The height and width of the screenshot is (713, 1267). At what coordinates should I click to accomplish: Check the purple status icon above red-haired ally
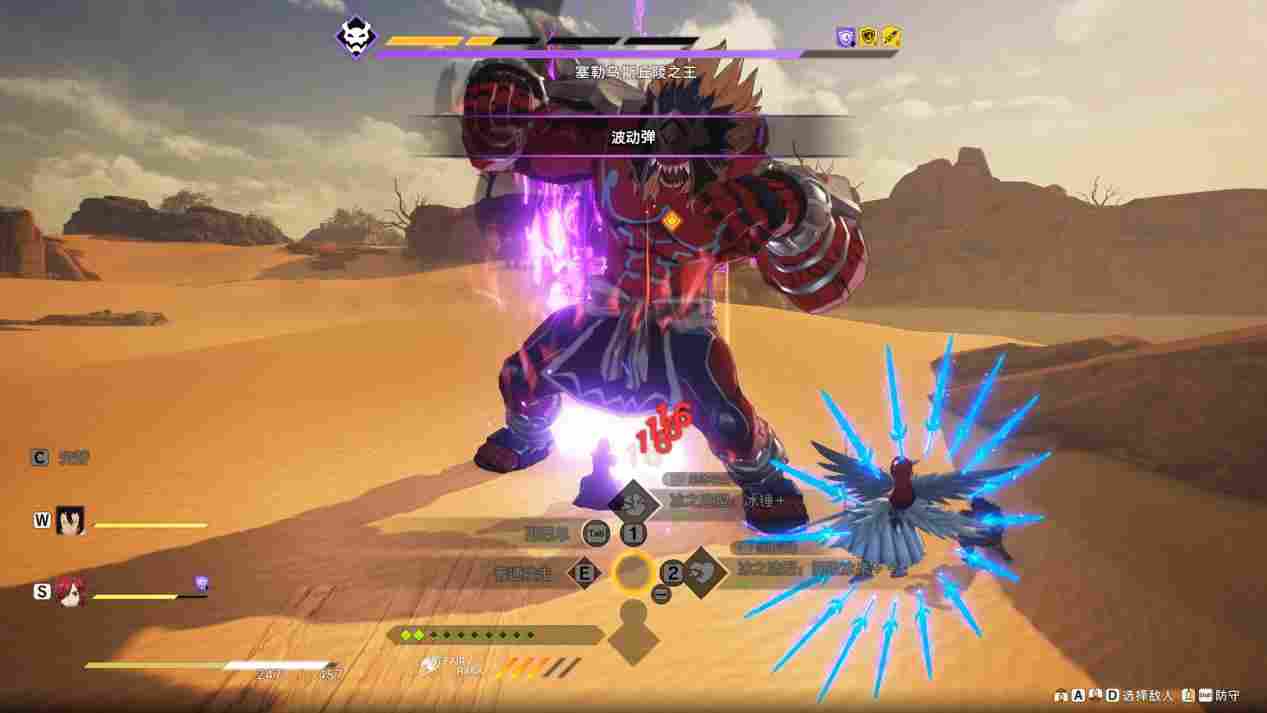tap(201, 582)
